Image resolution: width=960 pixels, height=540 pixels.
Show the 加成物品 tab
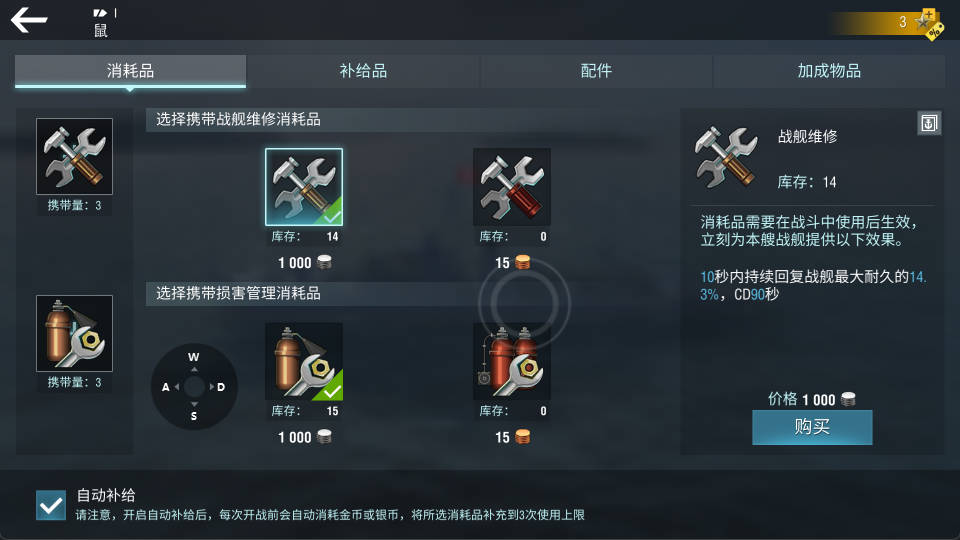click(829, 71)
